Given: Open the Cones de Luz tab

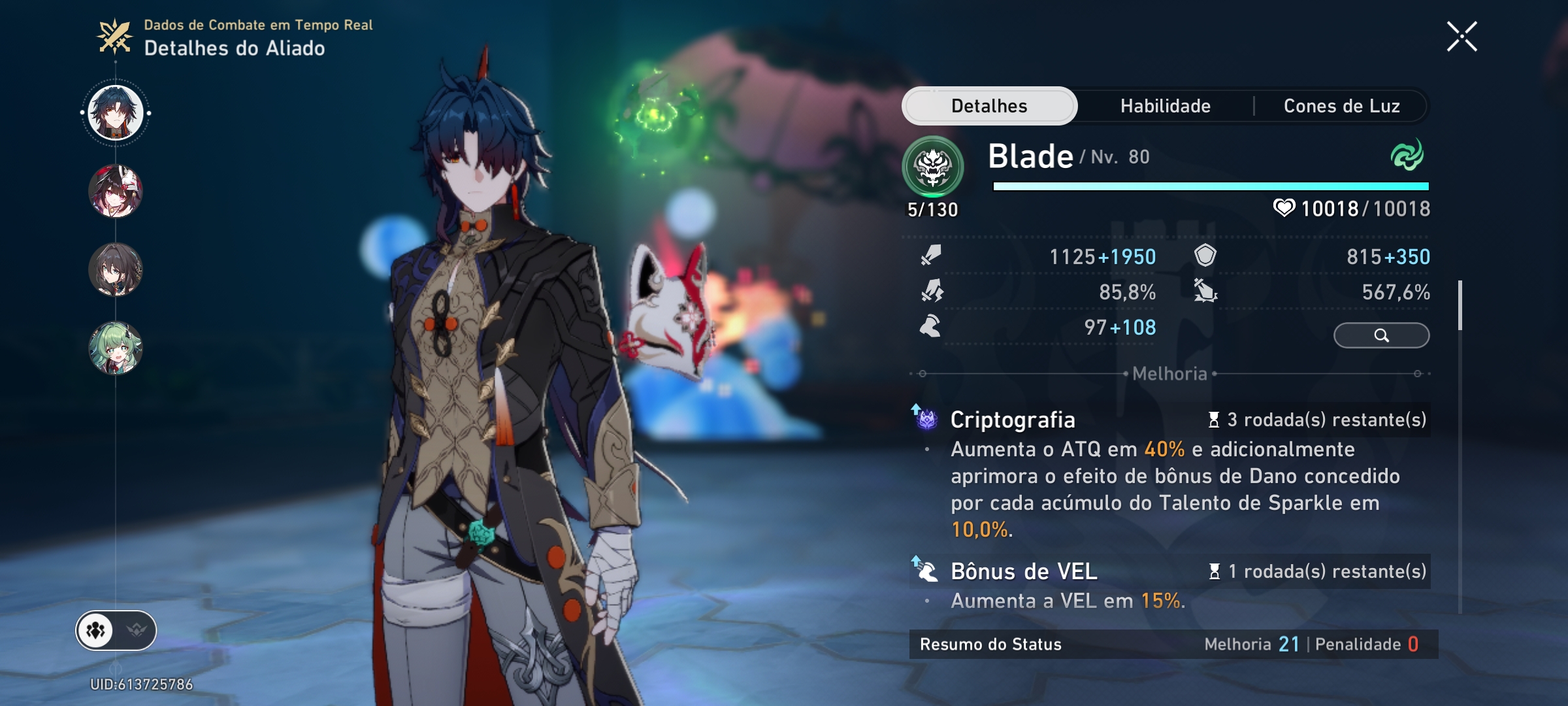Looking at the screenshot, I should click(1341, 105).
